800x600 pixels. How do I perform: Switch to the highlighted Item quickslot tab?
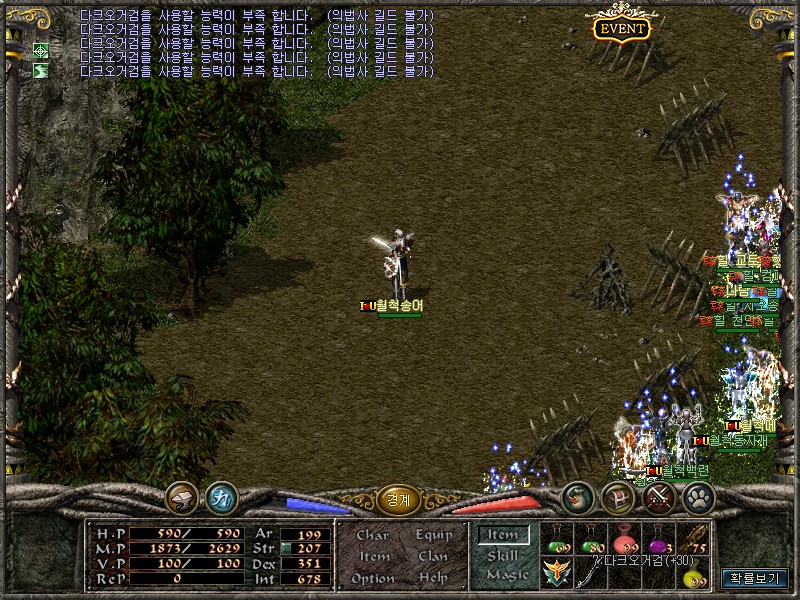503,535
